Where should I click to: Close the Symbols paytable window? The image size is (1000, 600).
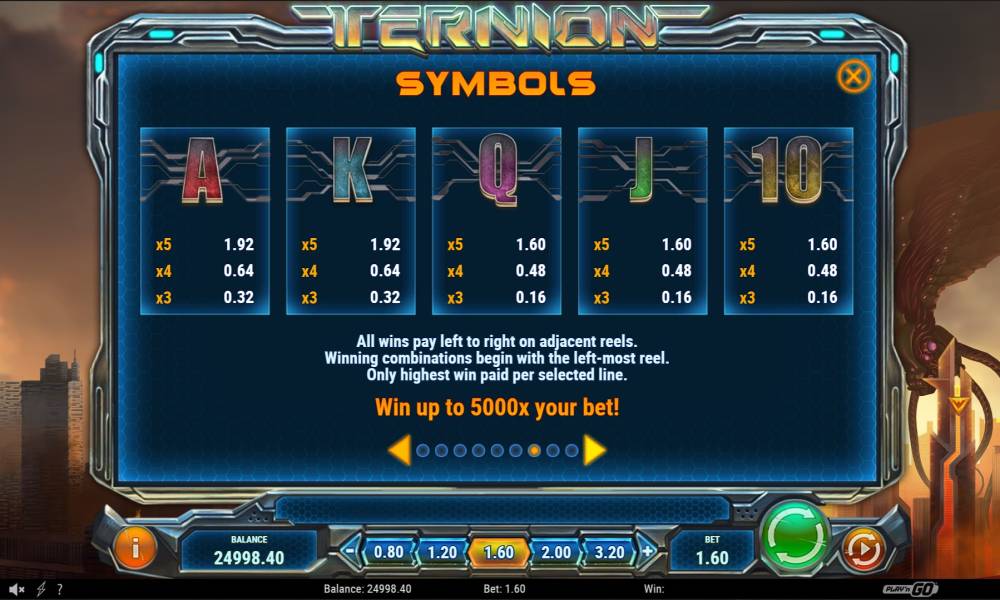tap(853, 77)
